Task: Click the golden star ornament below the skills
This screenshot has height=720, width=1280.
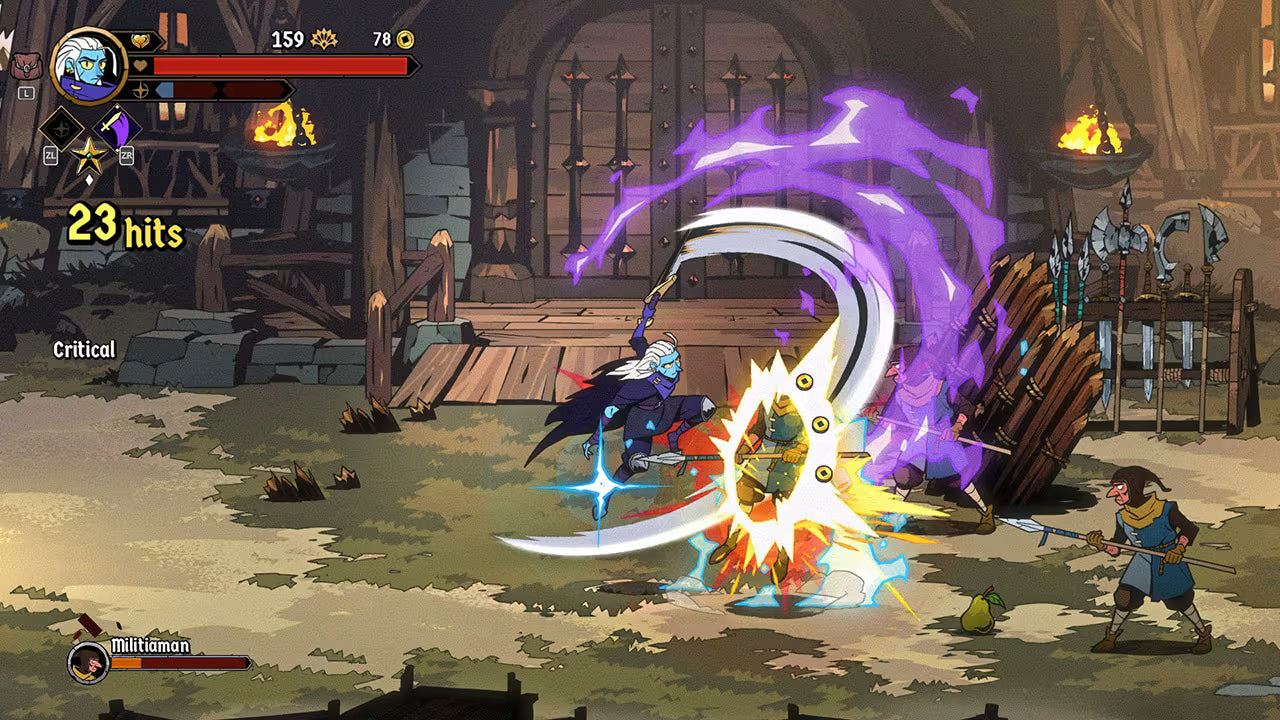Action: pos(89,157)
